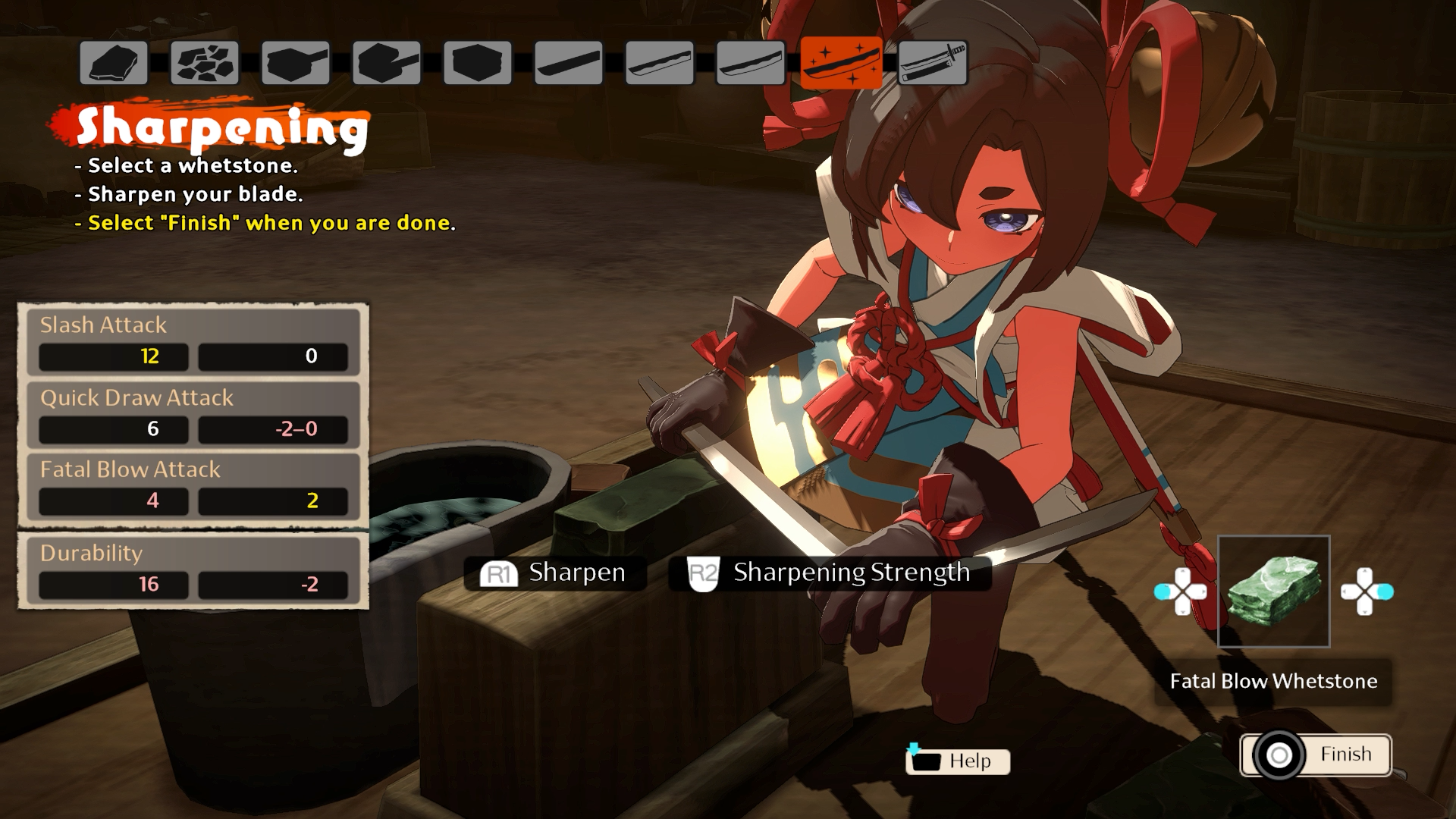Select the finished sheathed katana icon
Screen dimensions: 1456x819
click(x=931, y=64)
